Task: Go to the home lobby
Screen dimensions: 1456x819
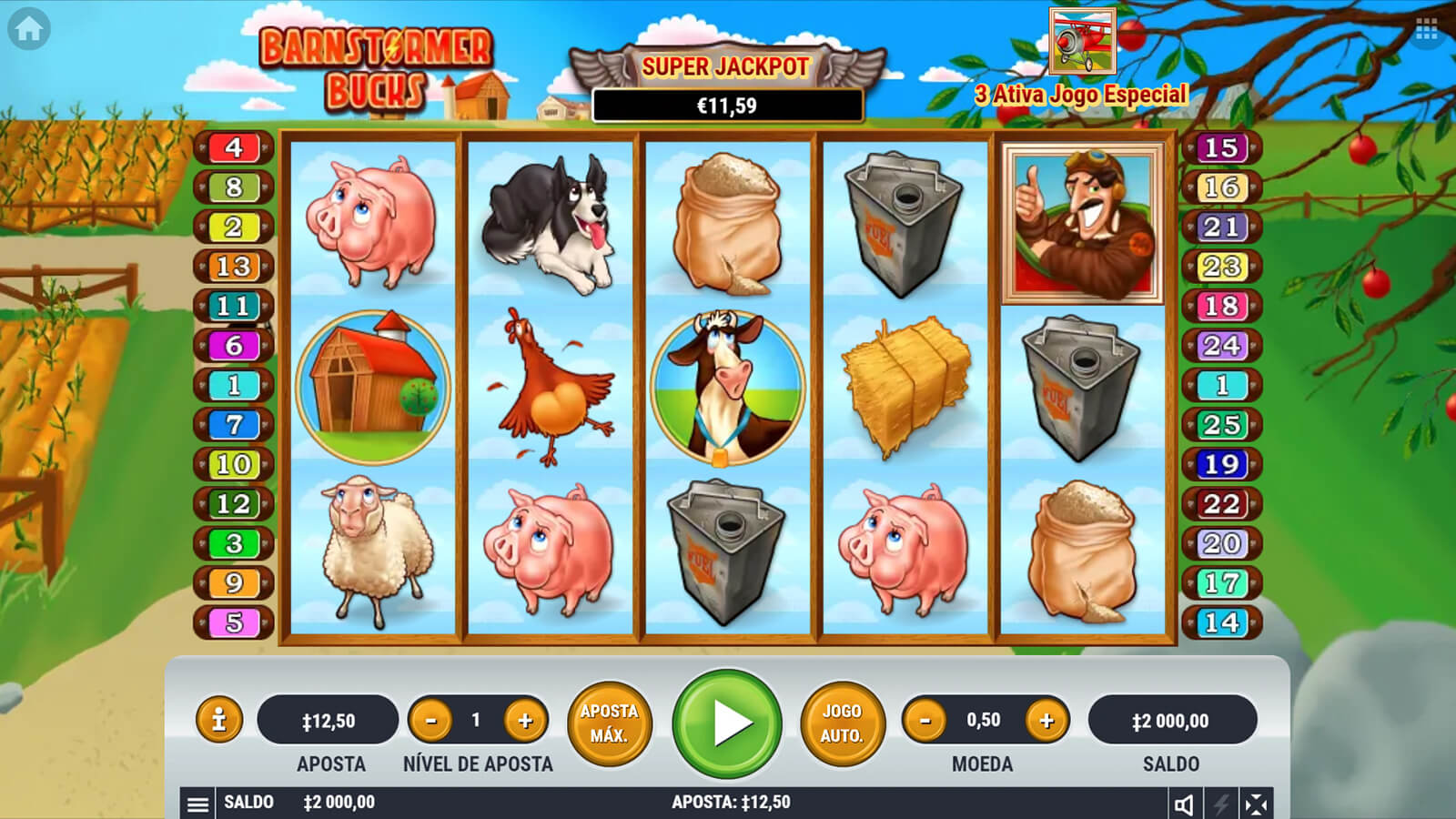Action: 28,29
